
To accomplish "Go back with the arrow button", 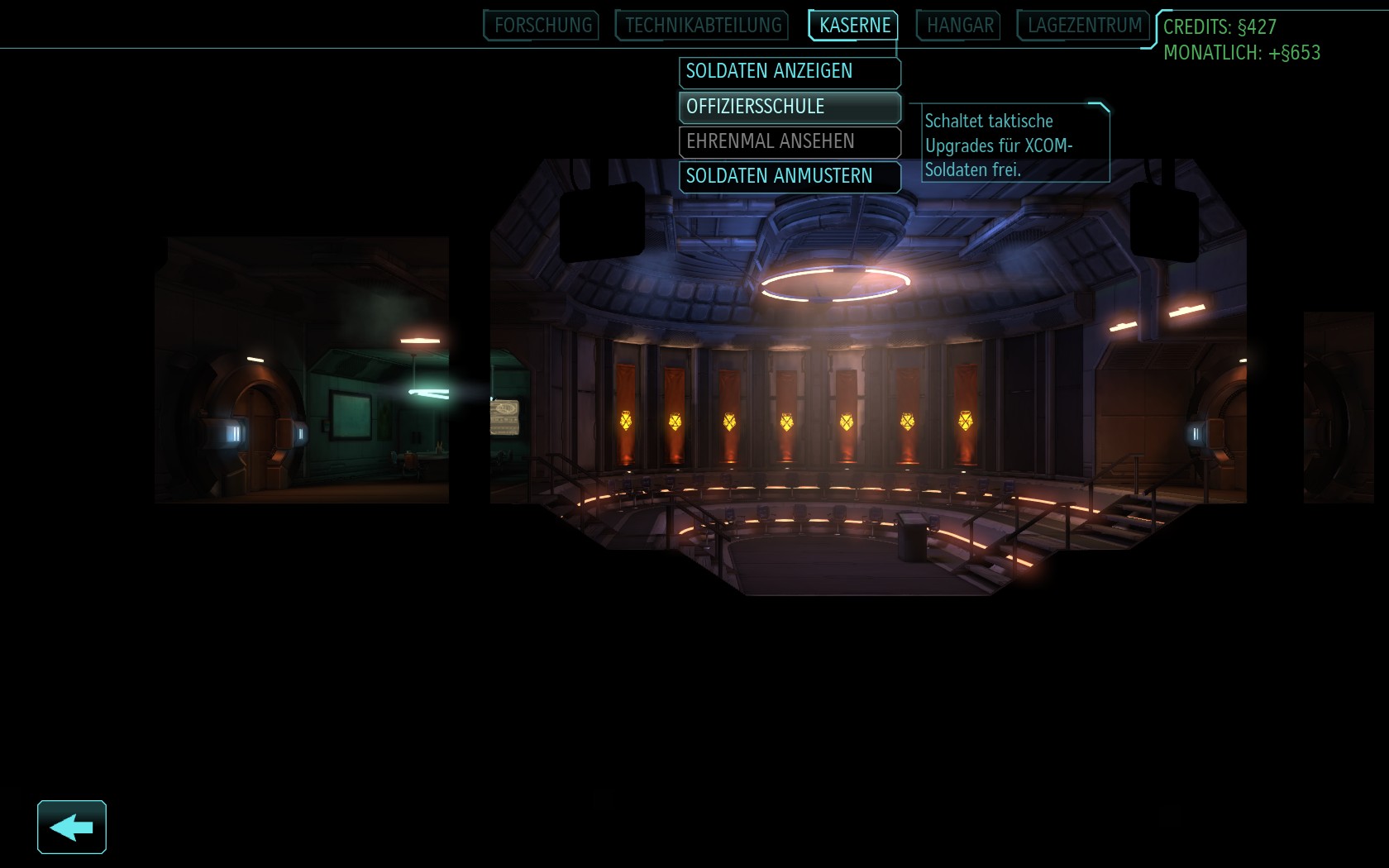I will click(72, 827).
